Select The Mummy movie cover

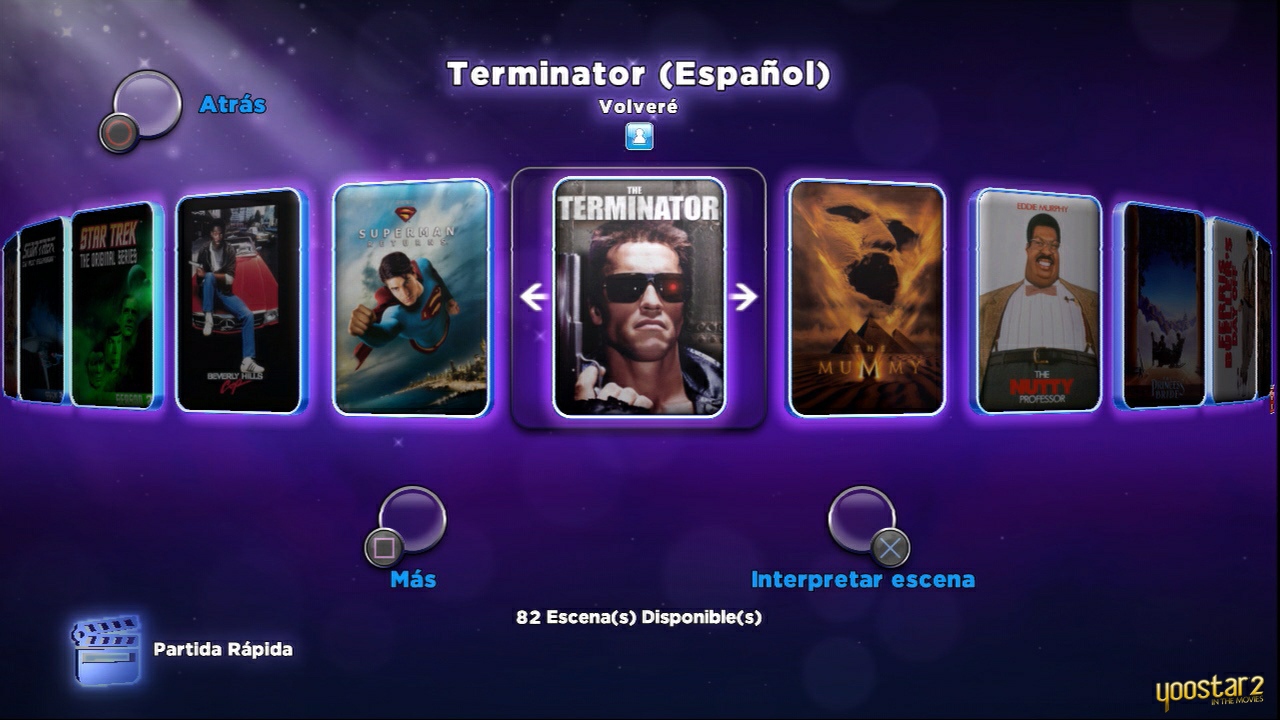click(x=864, y=300)
